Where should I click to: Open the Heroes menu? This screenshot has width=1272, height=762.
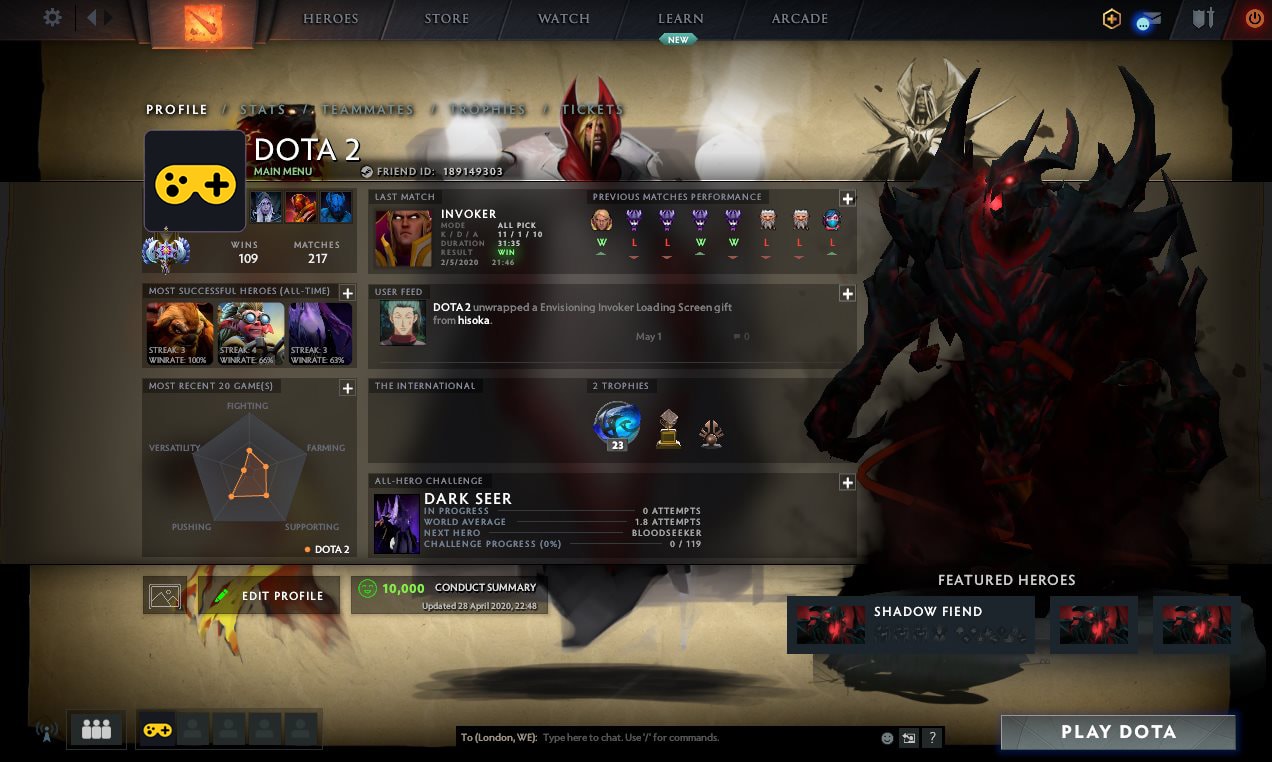330,19
